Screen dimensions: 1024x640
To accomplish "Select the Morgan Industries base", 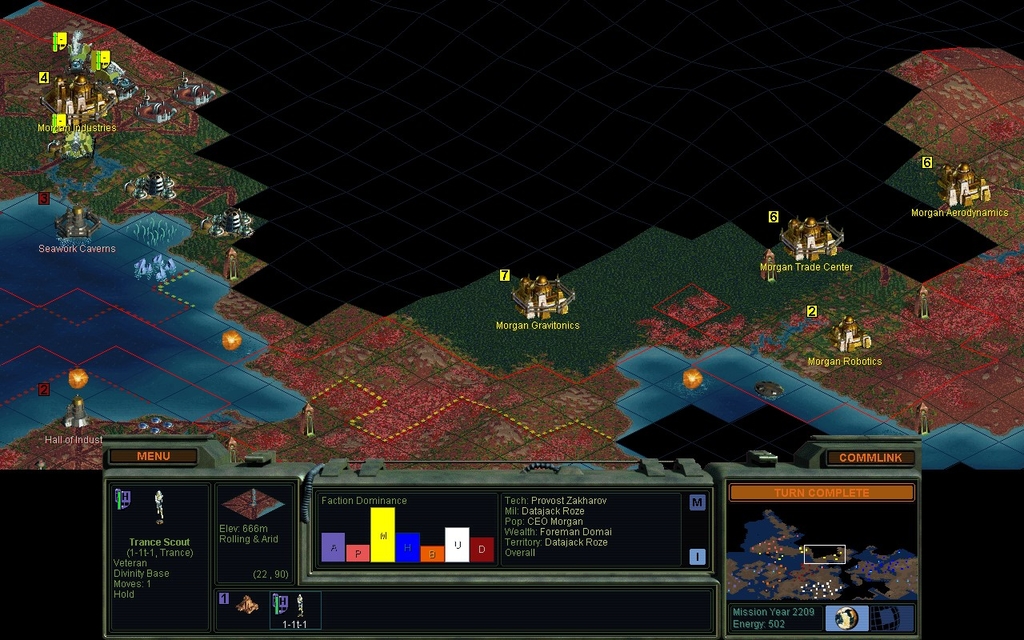I will pyautogui.click(x=78, y=99).
